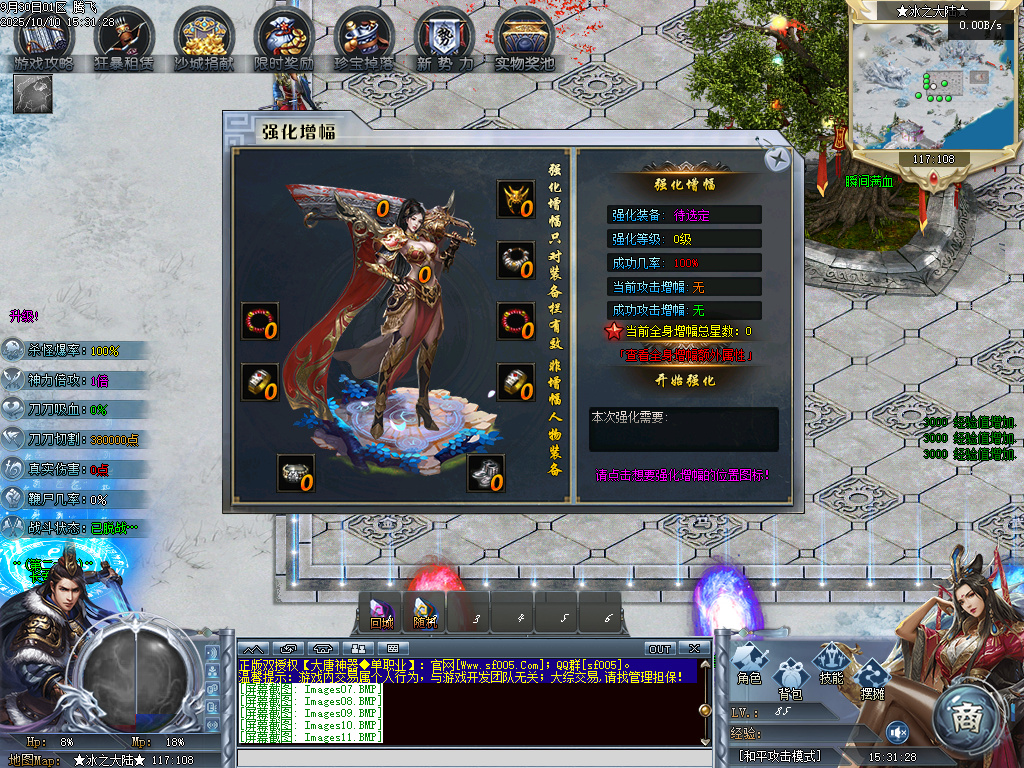Open the 新势力 new faction menu
1024x768 pixels.
[x=444, y=40]
